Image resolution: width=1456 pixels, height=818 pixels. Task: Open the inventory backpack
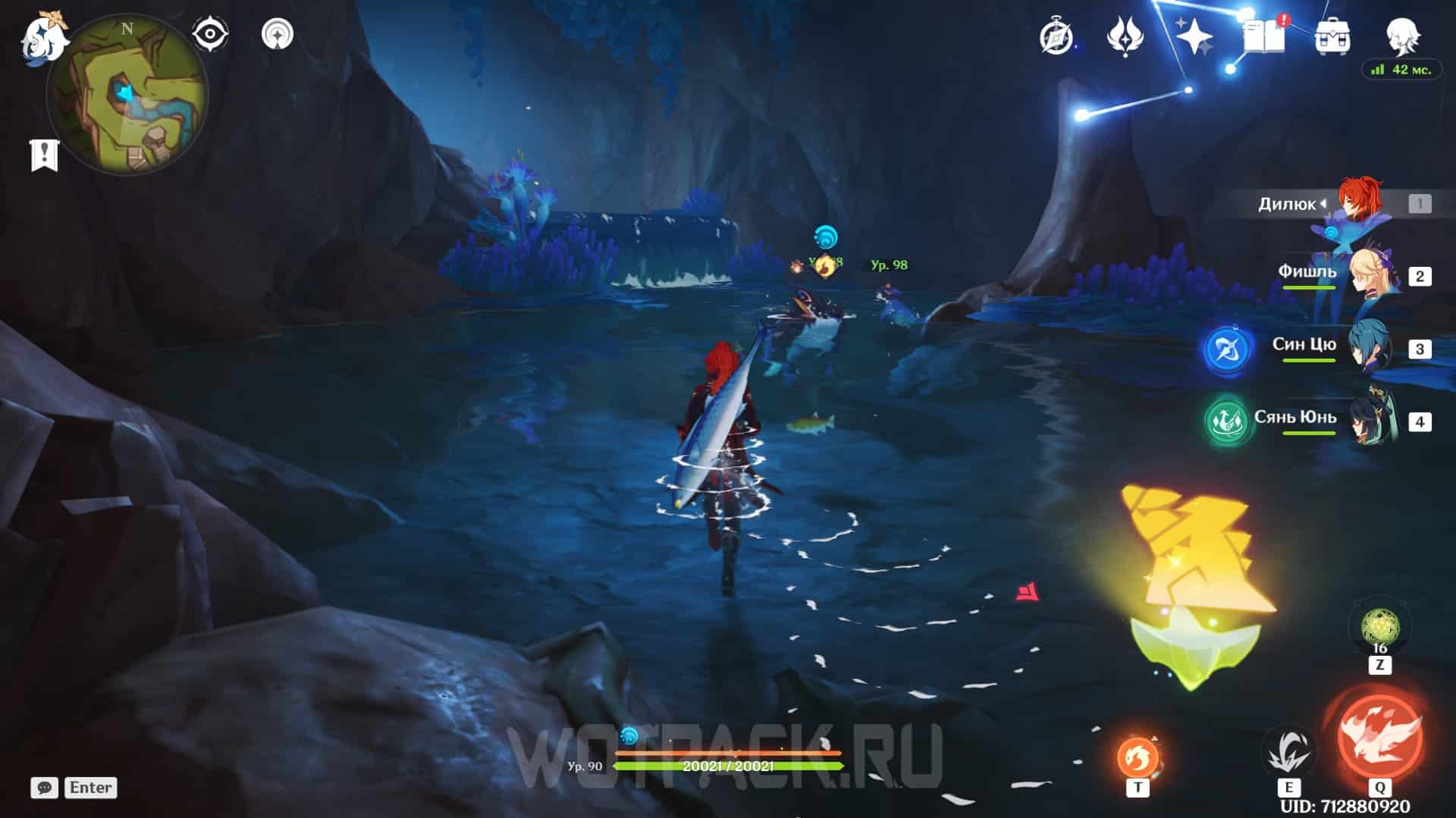[x=1332, y=36]
